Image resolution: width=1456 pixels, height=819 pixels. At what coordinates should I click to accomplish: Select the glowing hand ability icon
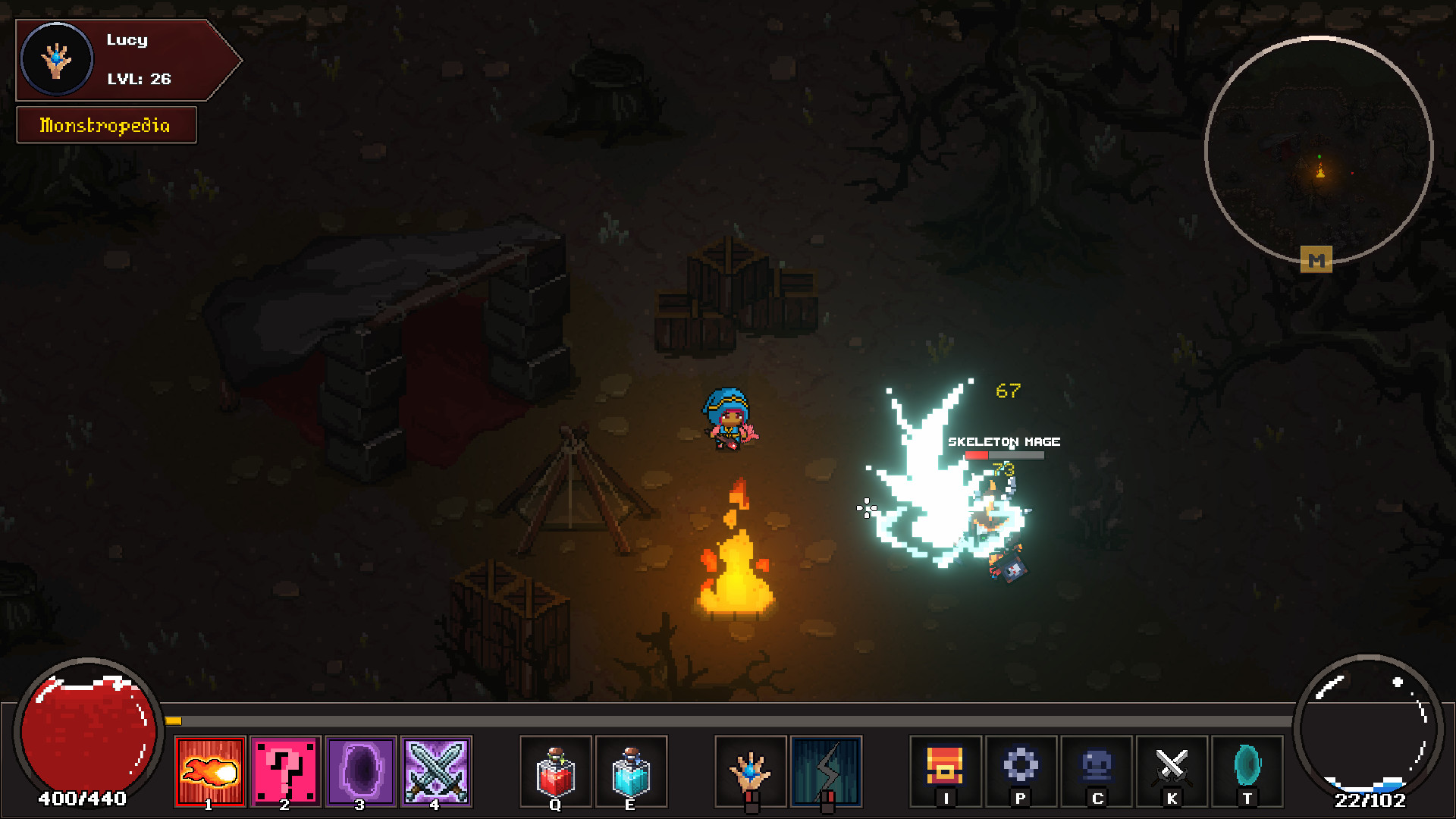pyautogui.click(x=750, y=768)
